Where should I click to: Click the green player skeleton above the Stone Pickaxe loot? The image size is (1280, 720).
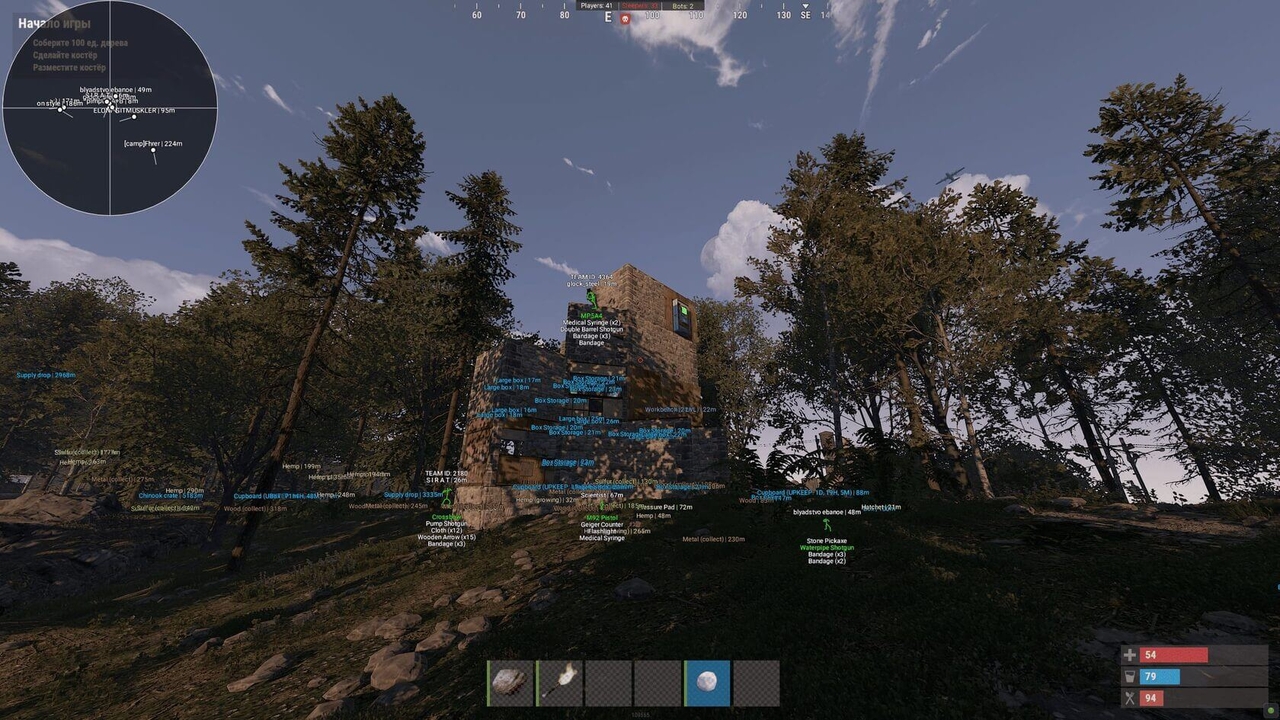tap(827, 525)
